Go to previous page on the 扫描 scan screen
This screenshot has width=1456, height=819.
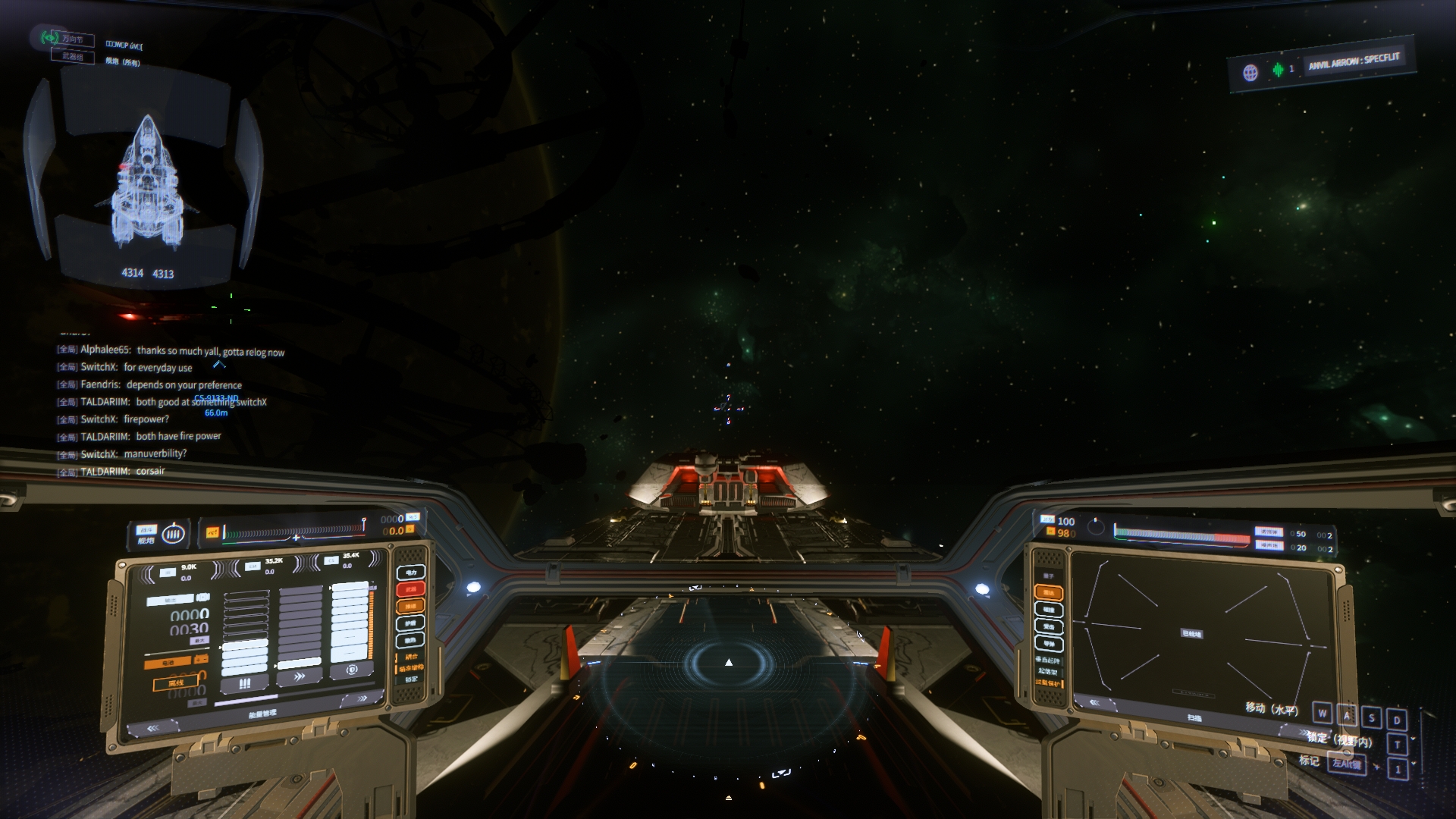coord(1094,703)
